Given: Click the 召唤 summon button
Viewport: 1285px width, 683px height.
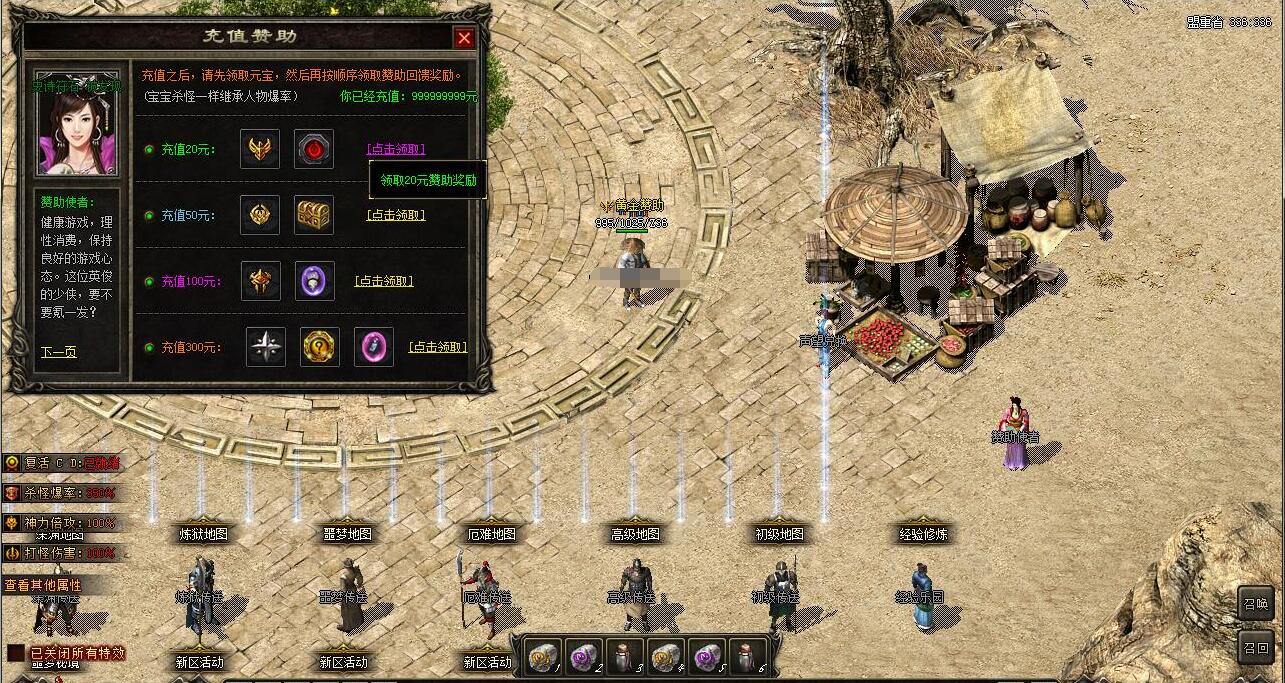Looking at the screenshot, I should 1256,603.
